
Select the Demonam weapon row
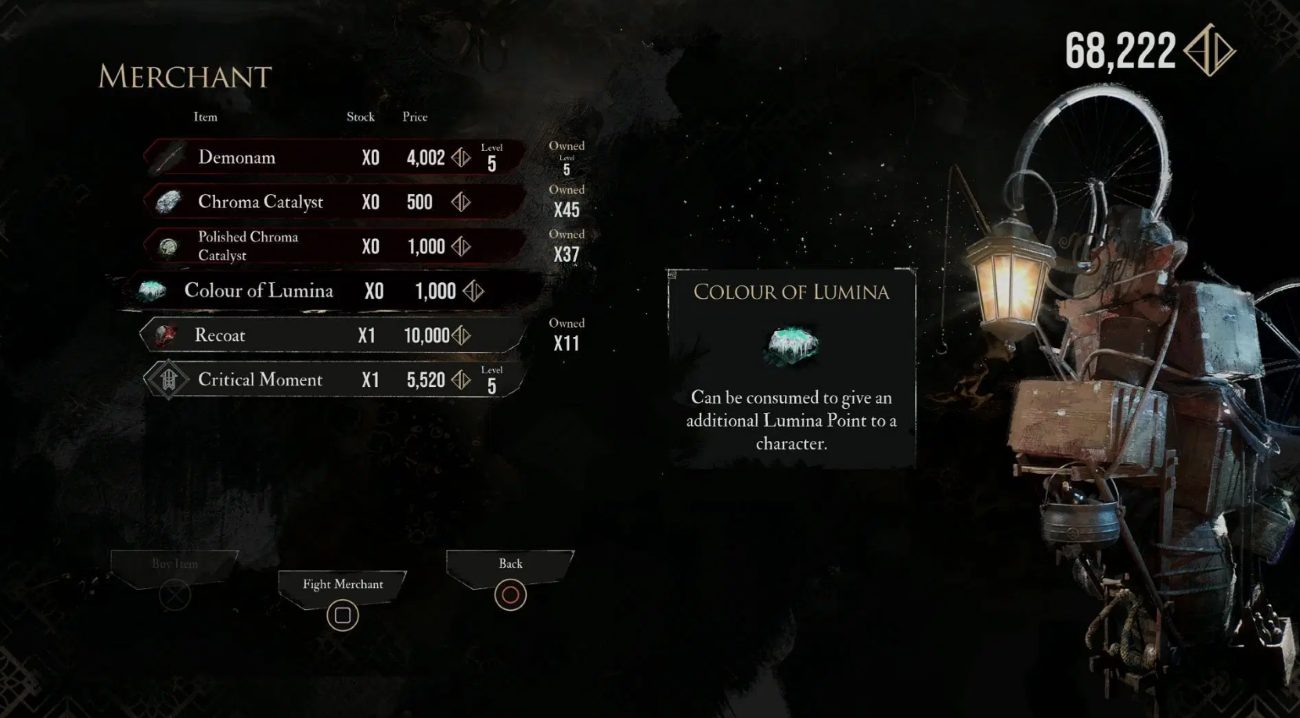point(335,158)
